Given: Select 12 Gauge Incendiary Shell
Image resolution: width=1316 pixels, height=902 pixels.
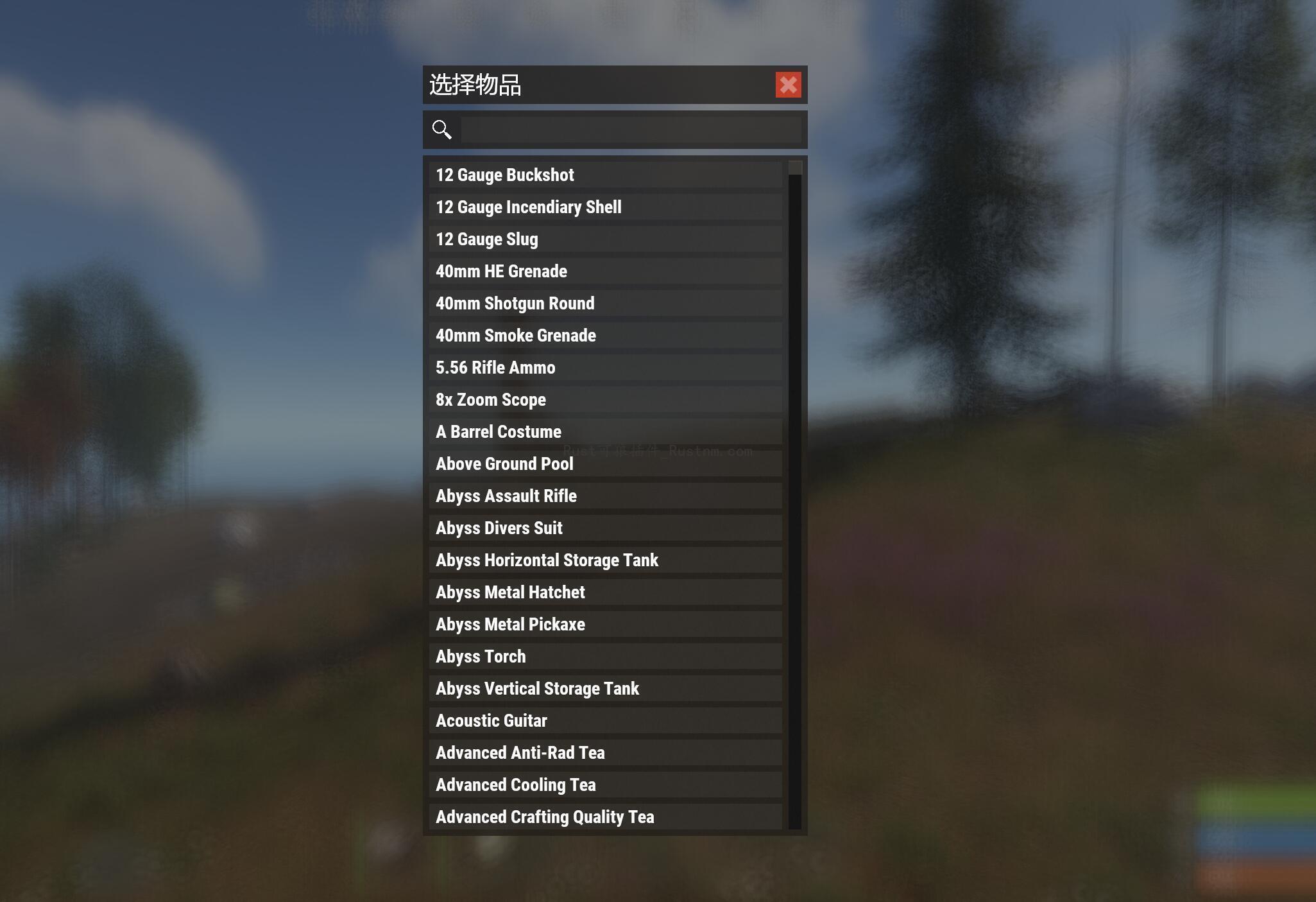Looking at the screenshot, I should 605,207.
